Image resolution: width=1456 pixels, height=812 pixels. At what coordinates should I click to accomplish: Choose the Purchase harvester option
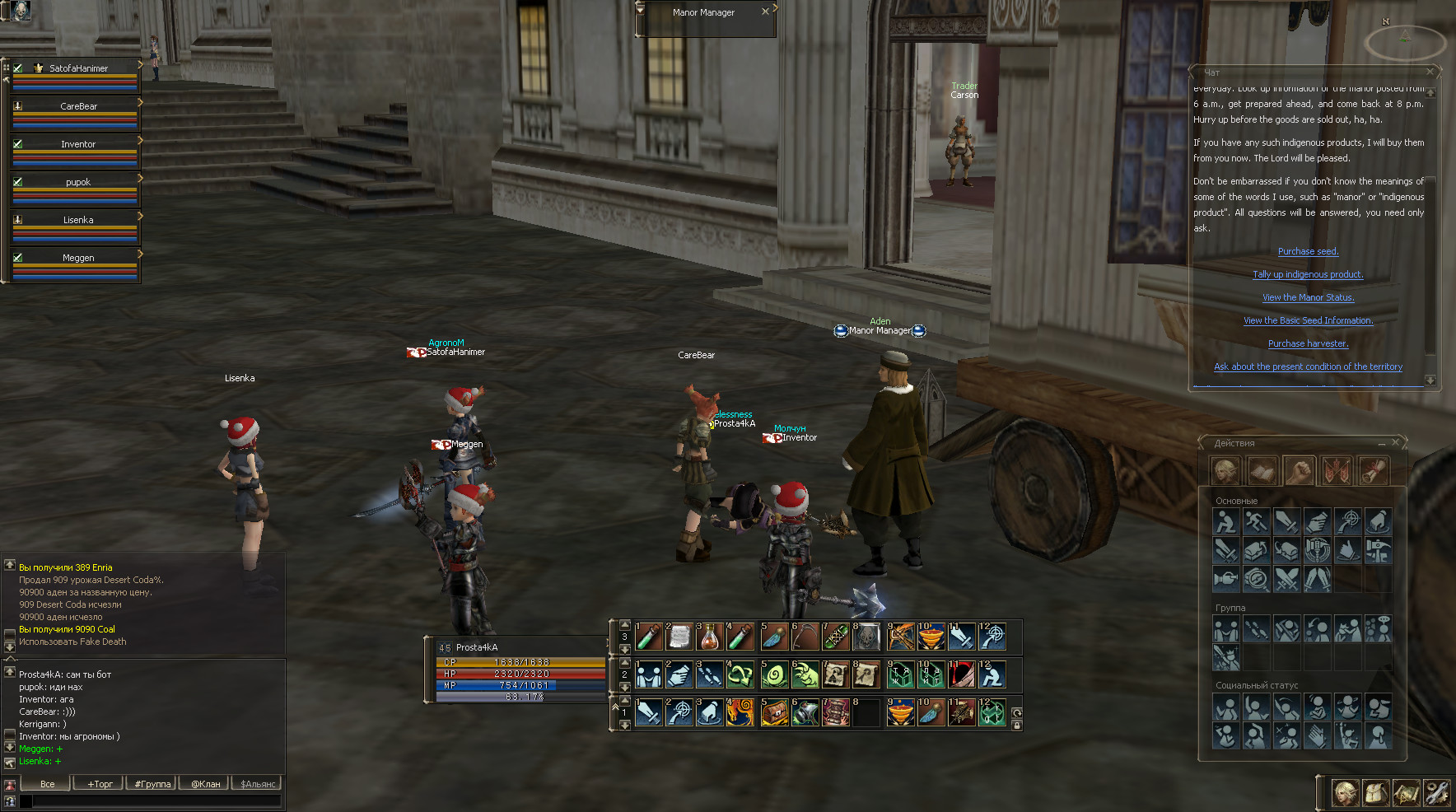pos(1308,343)
